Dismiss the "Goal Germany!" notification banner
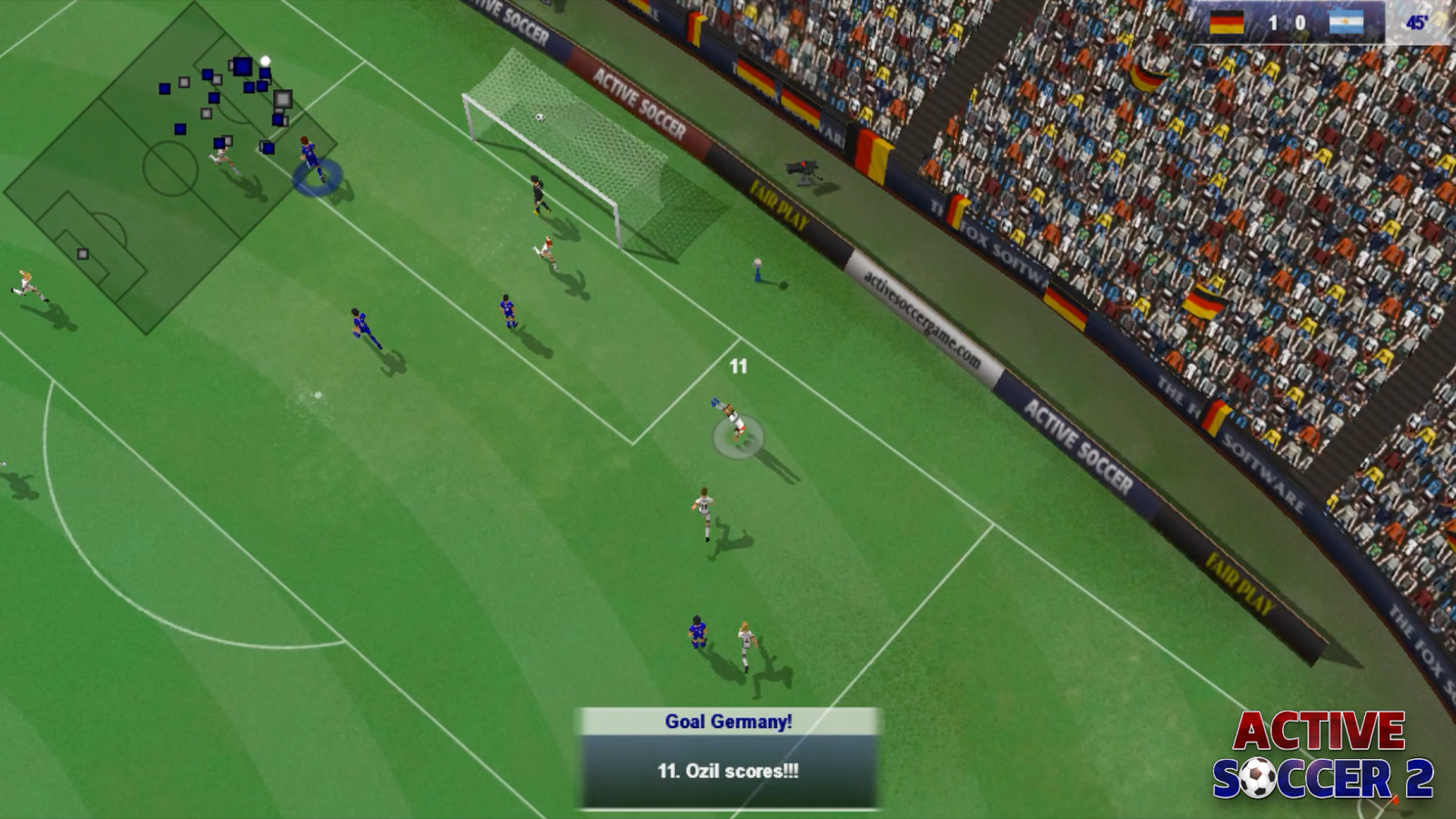 (x=728, y=758)
